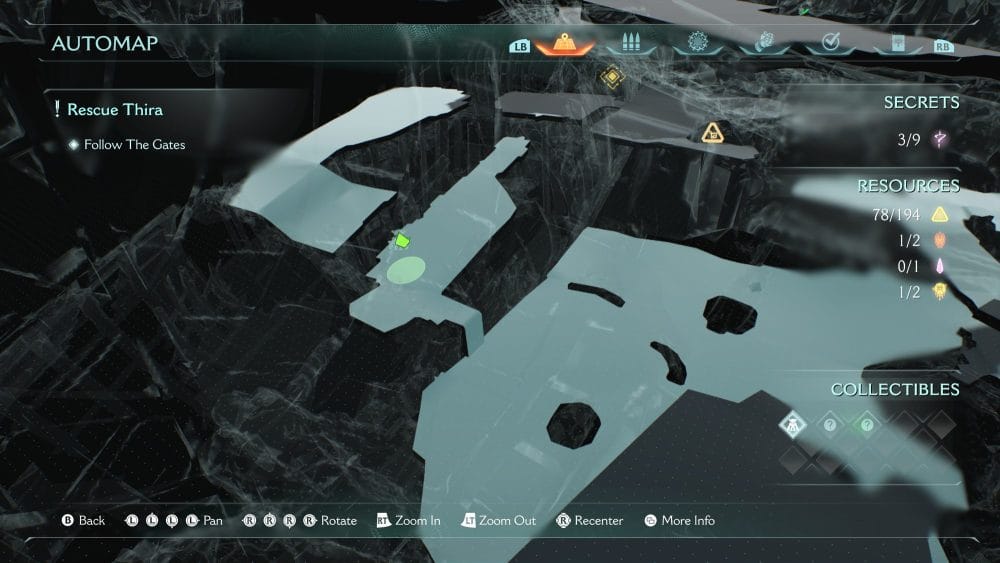Select the orange triangle map marker
The width and height of the screenshot is (1000, 563).
(x=712, y=132)
